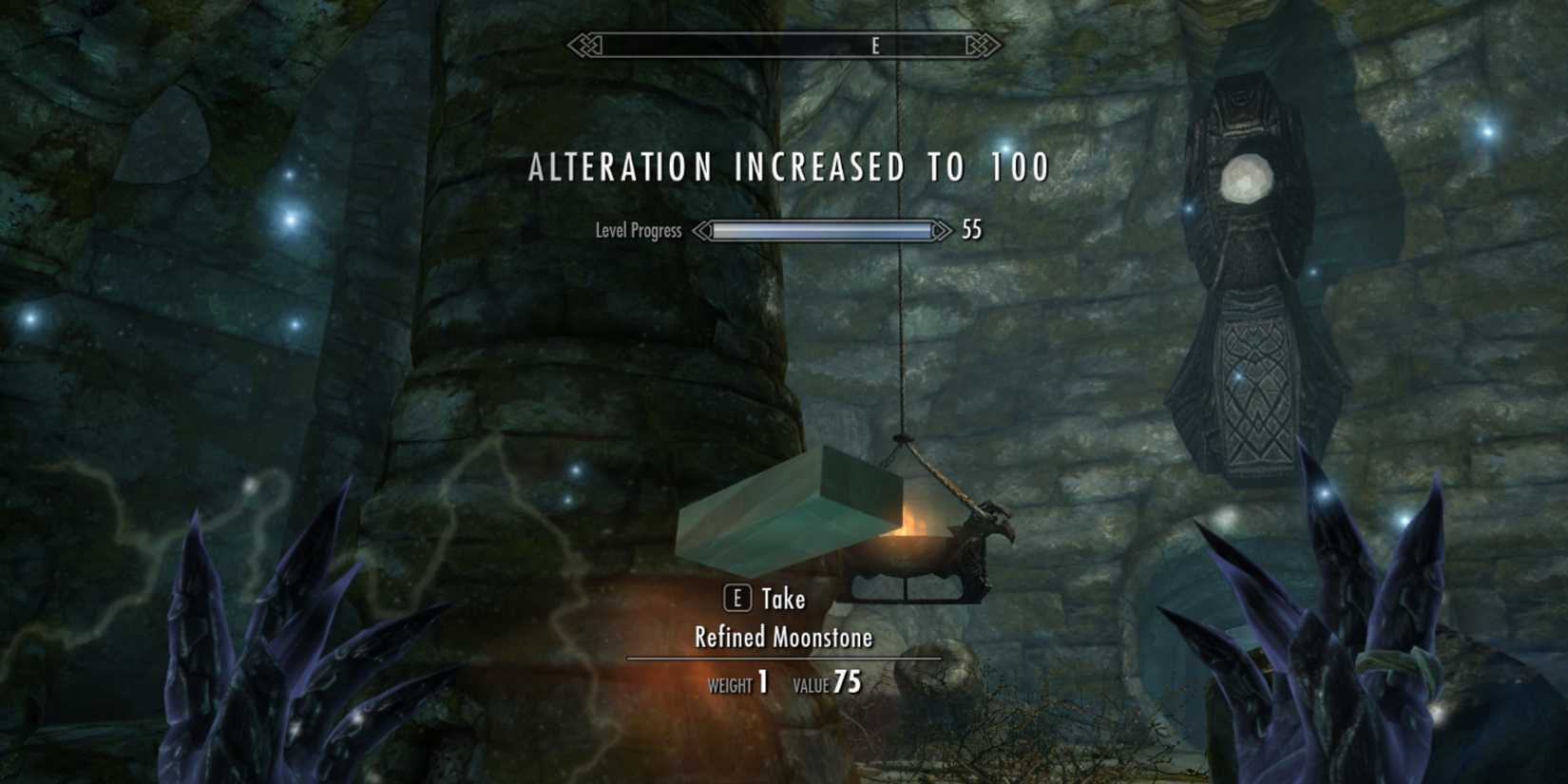This screenshot has height=784, width=1568.
Task: Click the Level Progress bar at 55
Action: click(822, 229)
